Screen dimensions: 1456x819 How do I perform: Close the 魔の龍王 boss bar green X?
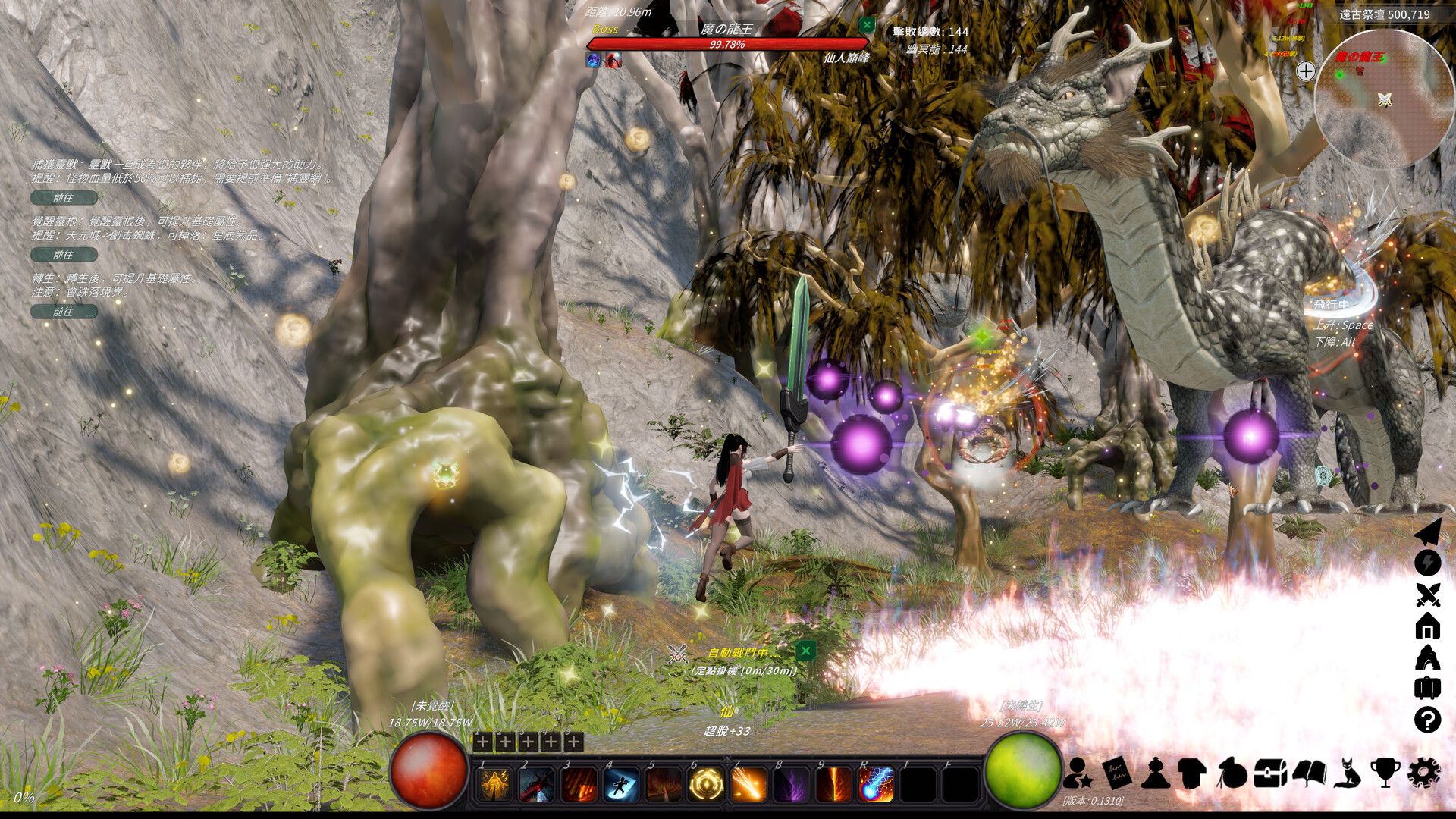[868, 24]
